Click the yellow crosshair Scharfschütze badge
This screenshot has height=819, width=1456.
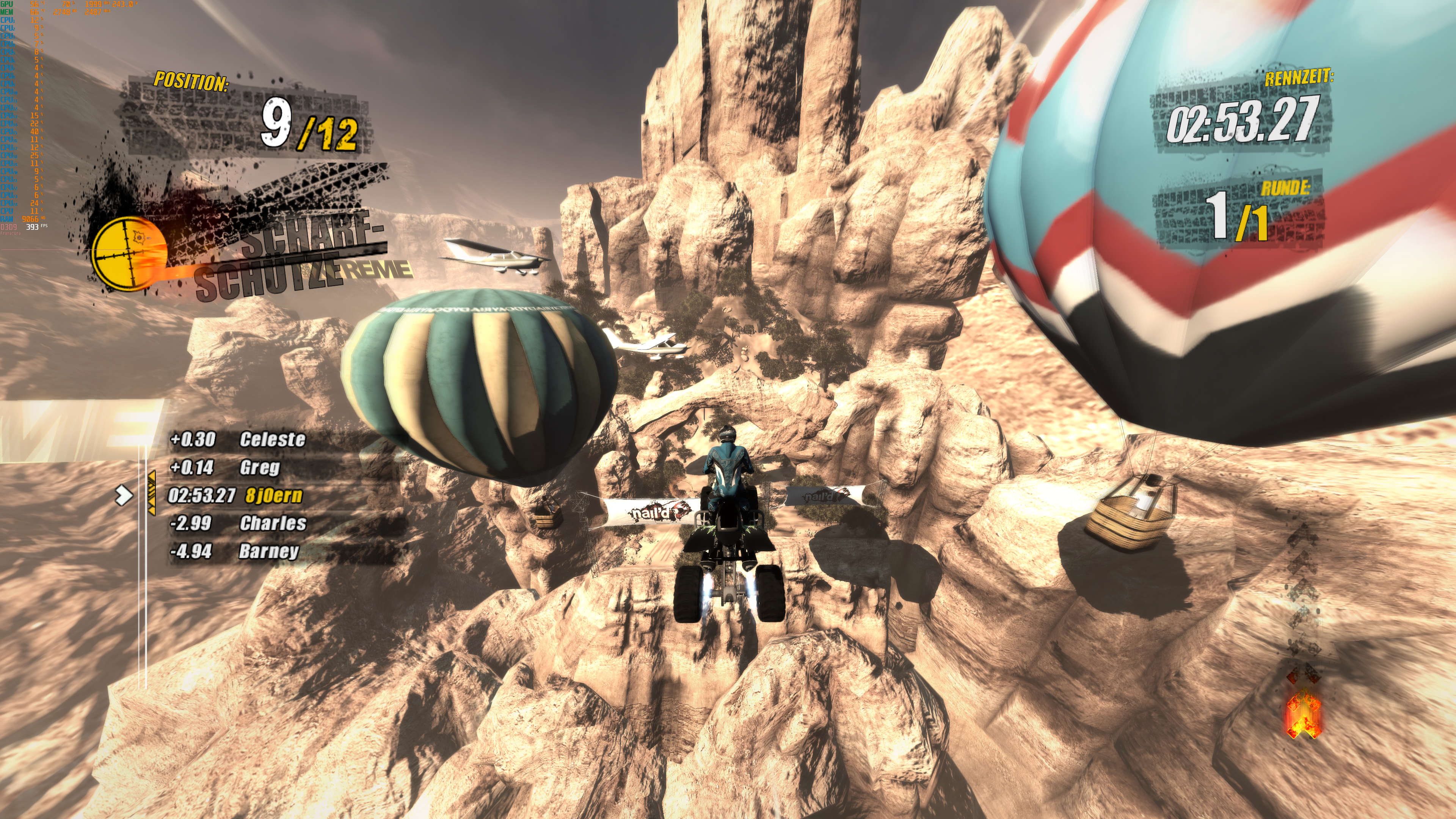(x=129, y=253)
